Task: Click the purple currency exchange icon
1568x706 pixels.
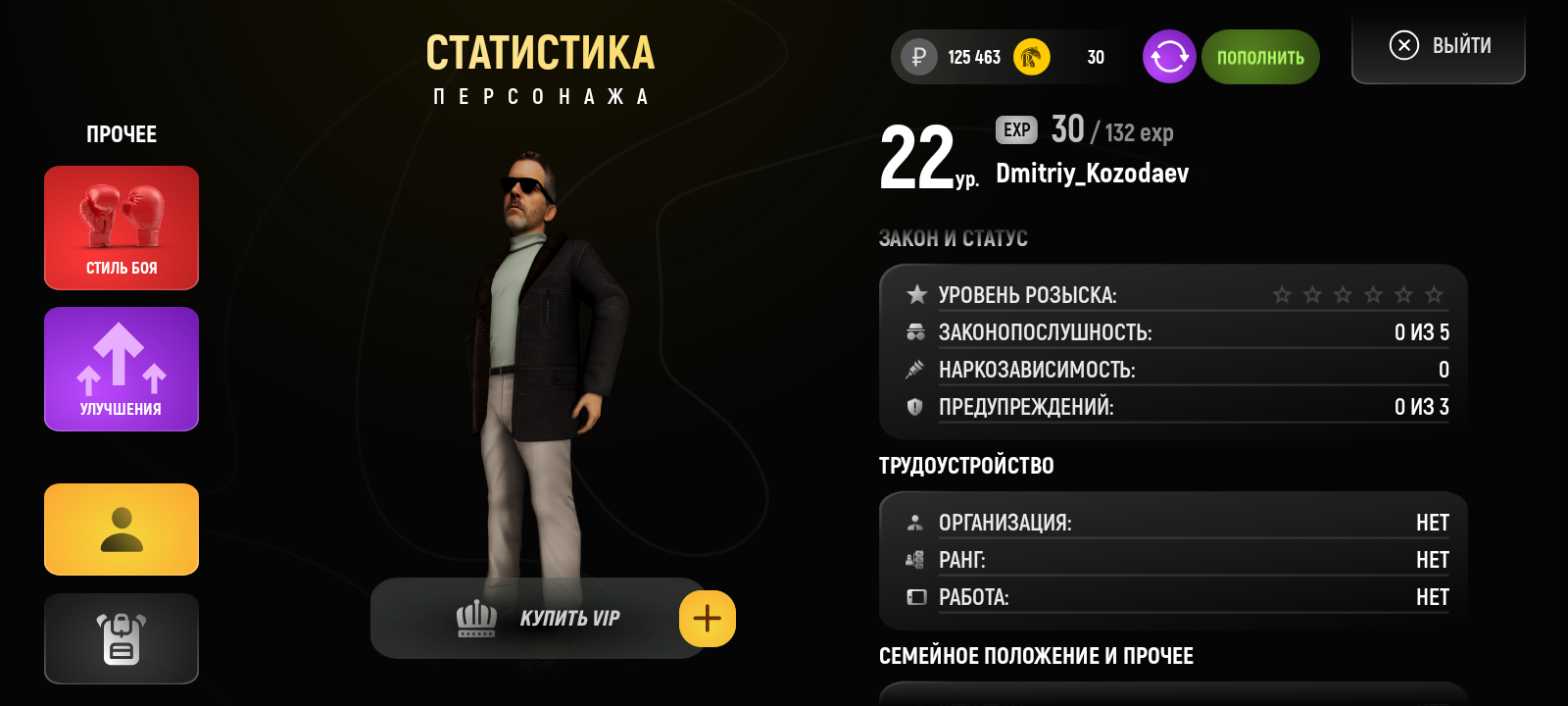Action: pyautogui.click(x=1168, y=57)
